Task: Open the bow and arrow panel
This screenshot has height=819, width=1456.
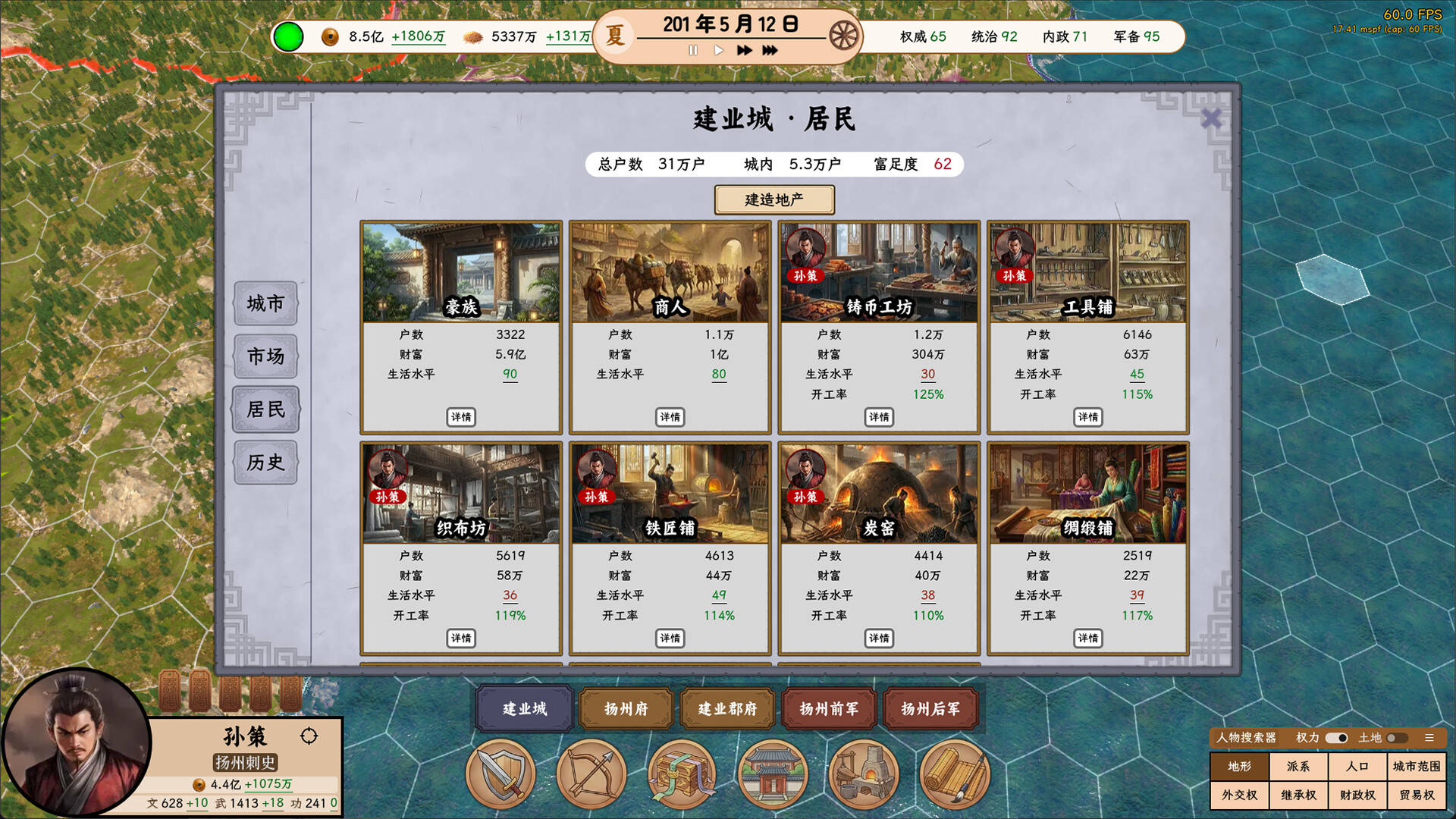Action: 591,773
